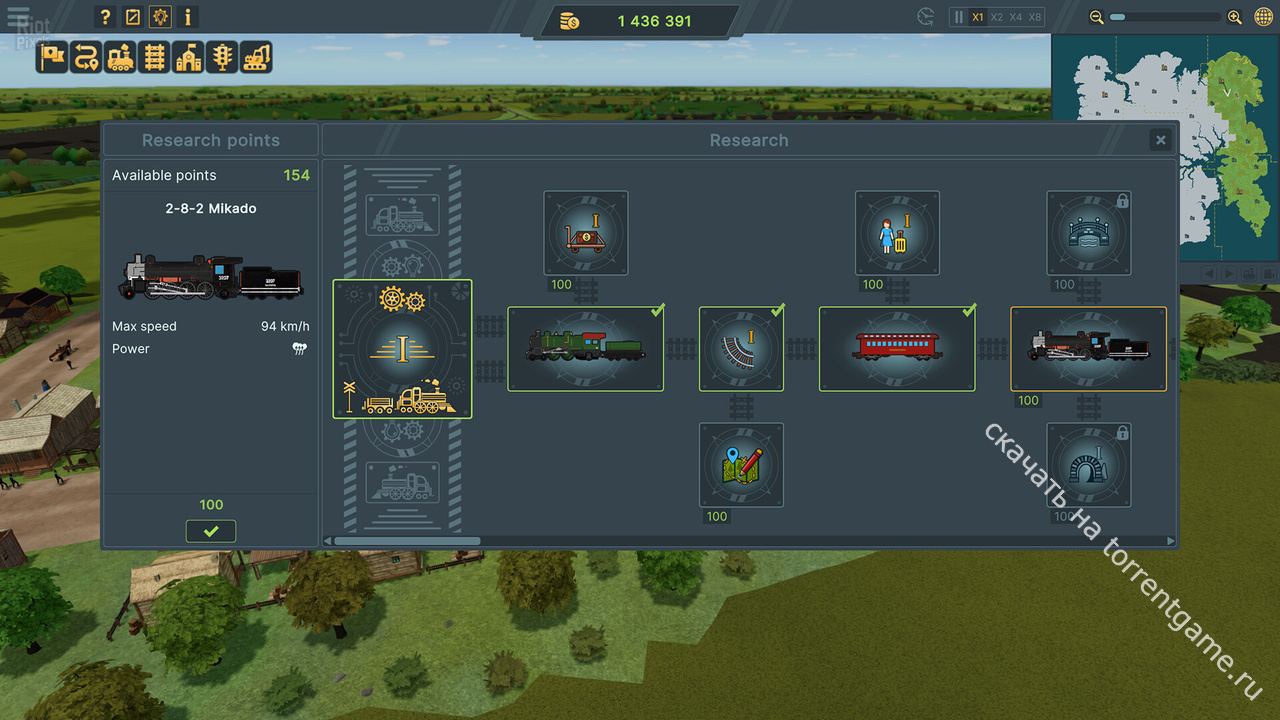Open the excavator terrain tool

256,57
